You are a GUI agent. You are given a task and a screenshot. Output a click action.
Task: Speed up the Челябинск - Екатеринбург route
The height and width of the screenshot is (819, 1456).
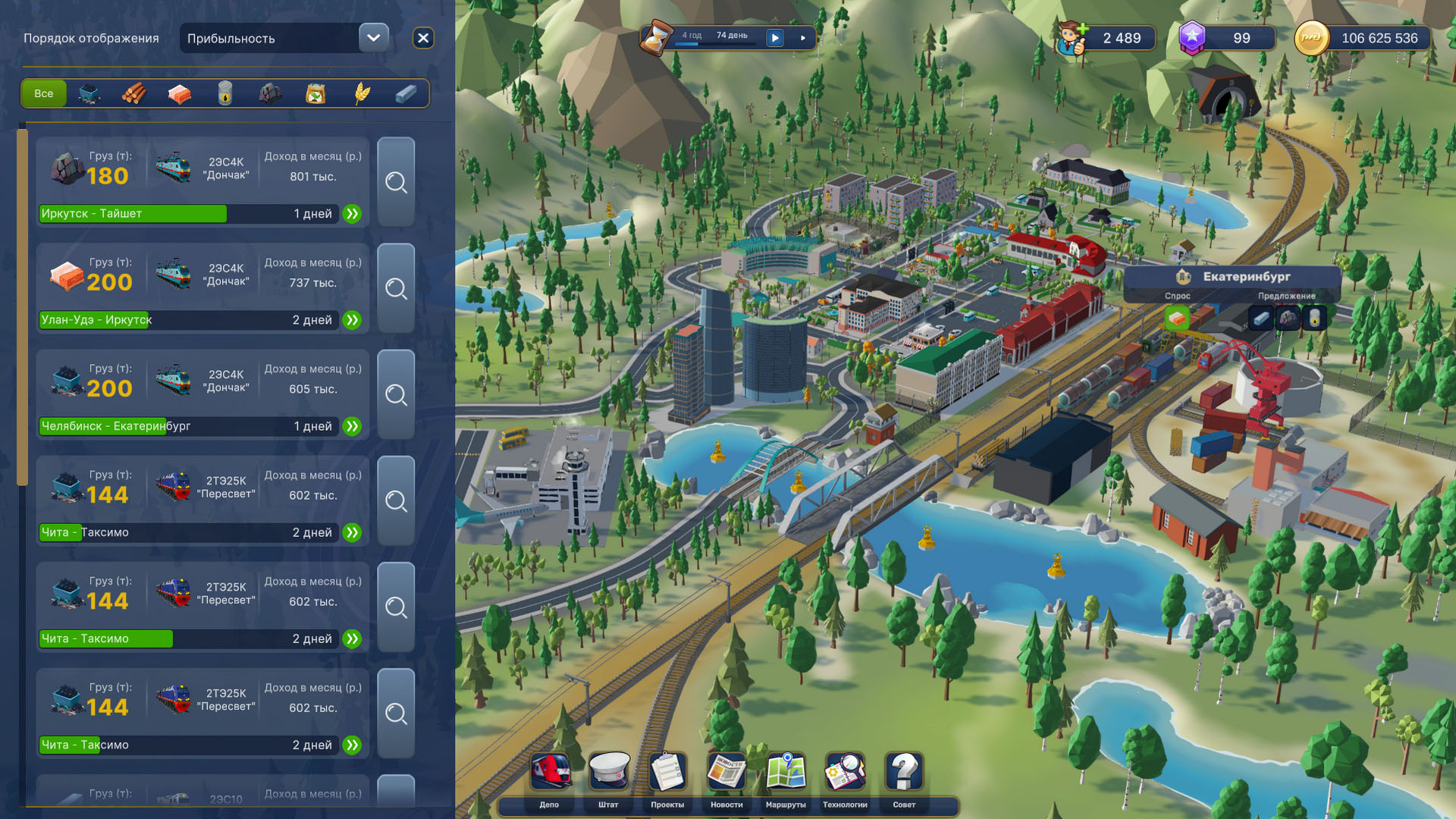click(352, 426)
